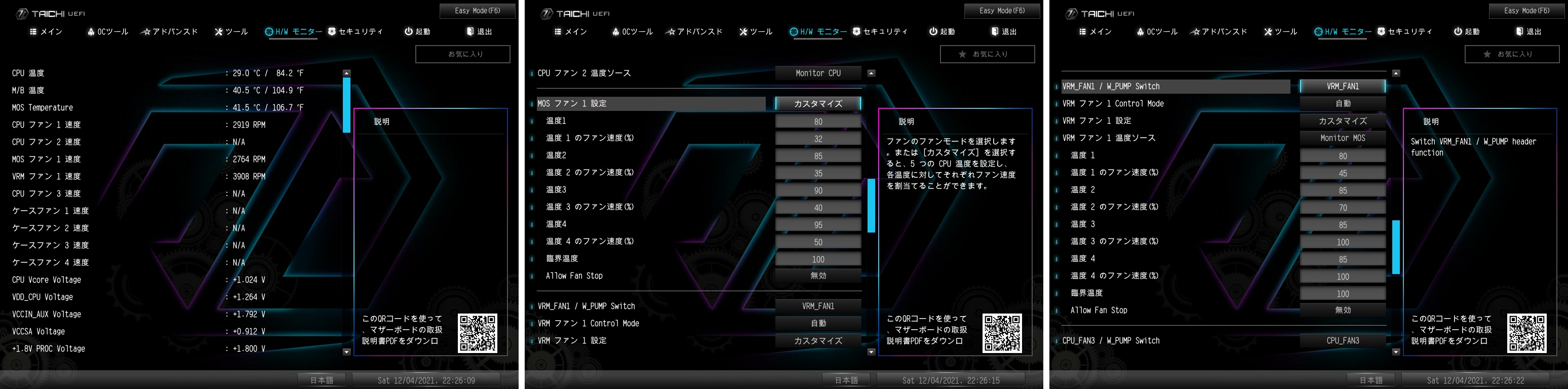This screenshot has width=1568, height=389.
Task: Edit the 温度4 value of 95
Action: (x=817, y=225)
